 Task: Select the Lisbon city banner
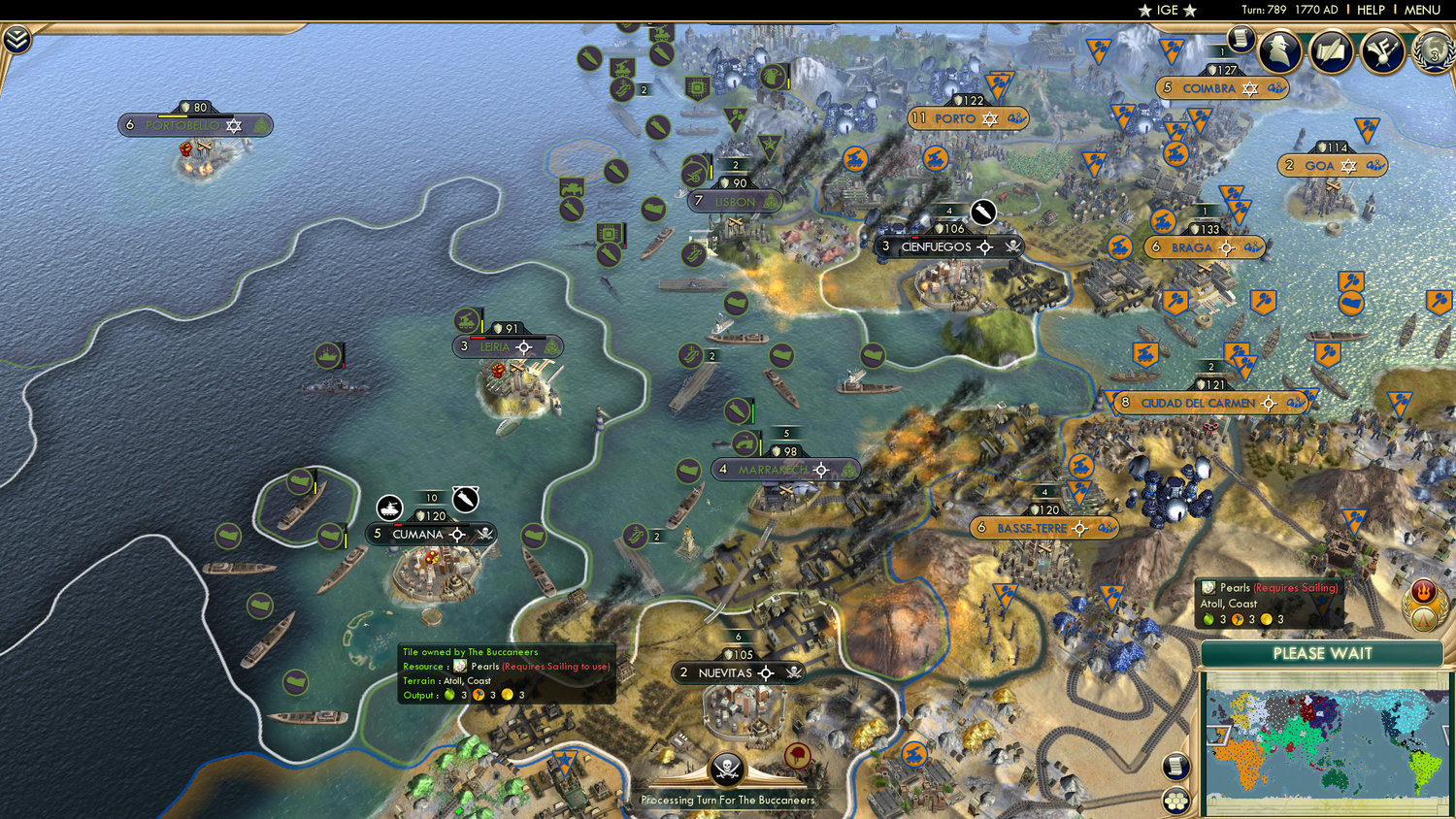735,201
